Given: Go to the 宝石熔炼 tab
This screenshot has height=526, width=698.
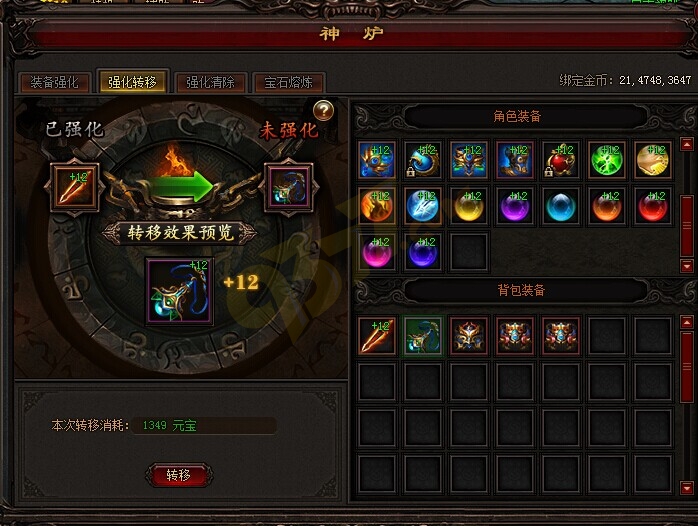Looking at the screenshot, I should point(288,83).
